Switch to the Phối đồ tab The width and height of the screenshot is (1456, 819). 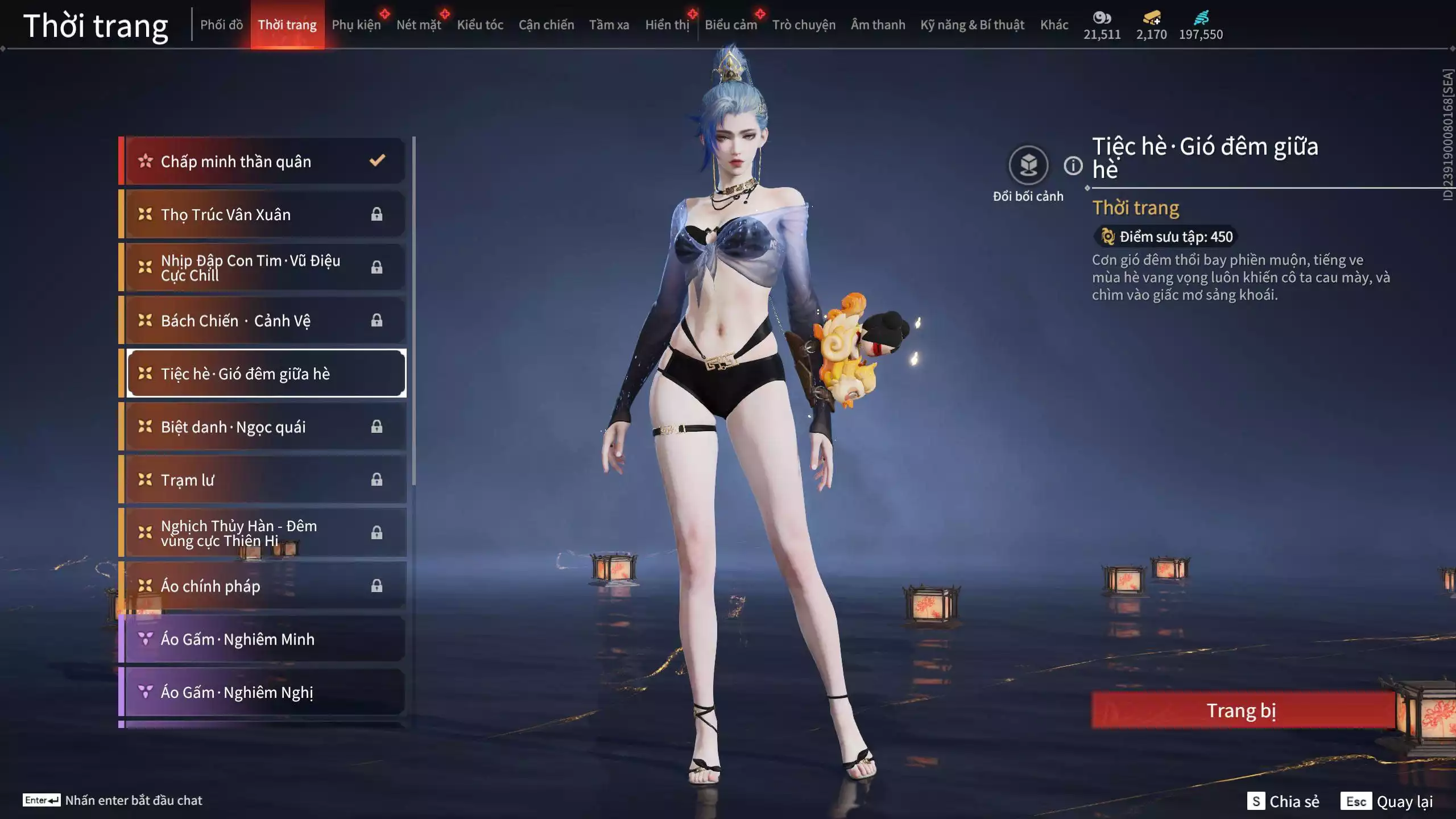point(221,25)
